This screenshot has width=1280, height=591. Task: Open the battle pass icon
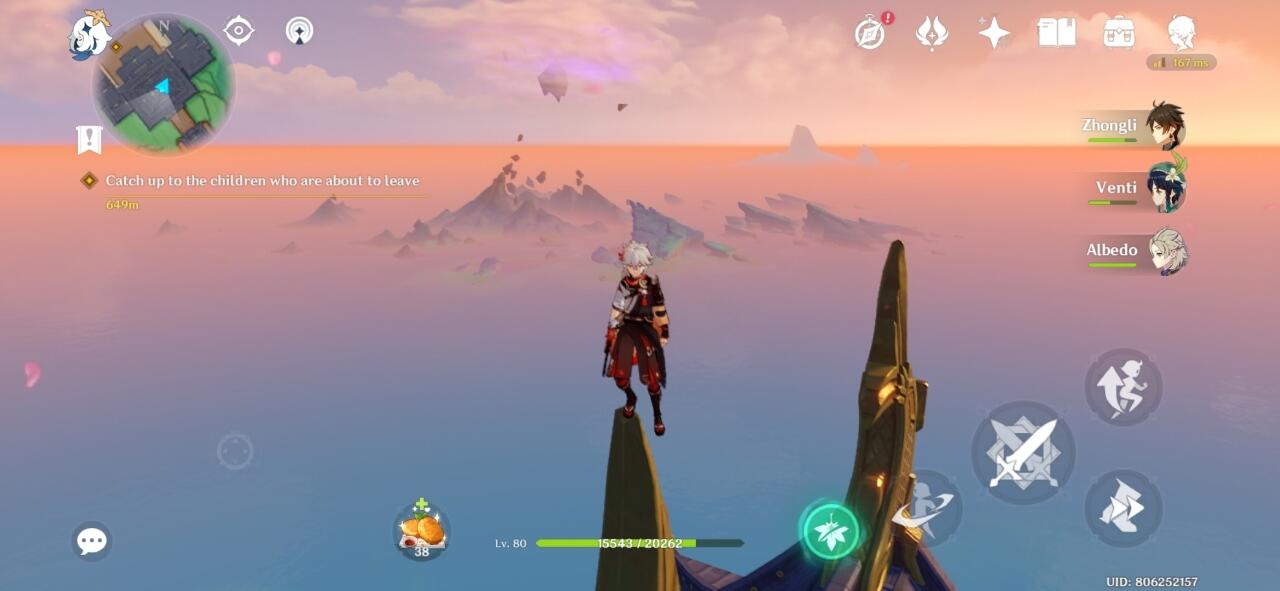[932, 33]
